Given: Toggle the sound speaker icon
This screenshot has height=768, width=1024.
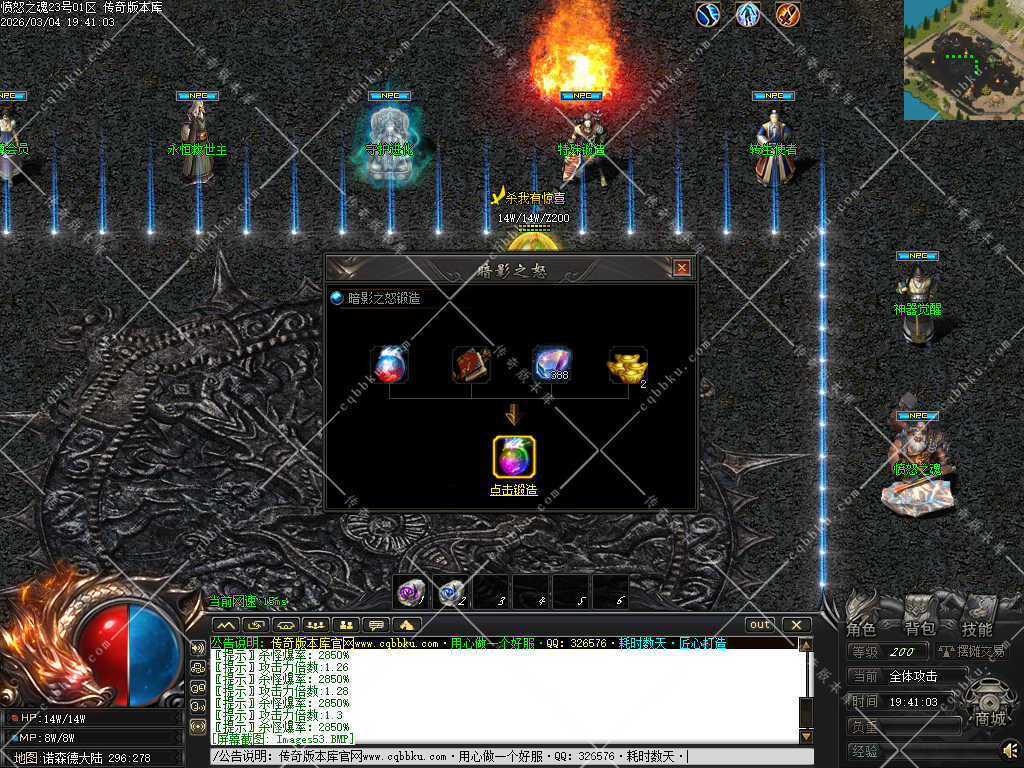Looking at the screenshot, I should click(x=1009, y=749).
